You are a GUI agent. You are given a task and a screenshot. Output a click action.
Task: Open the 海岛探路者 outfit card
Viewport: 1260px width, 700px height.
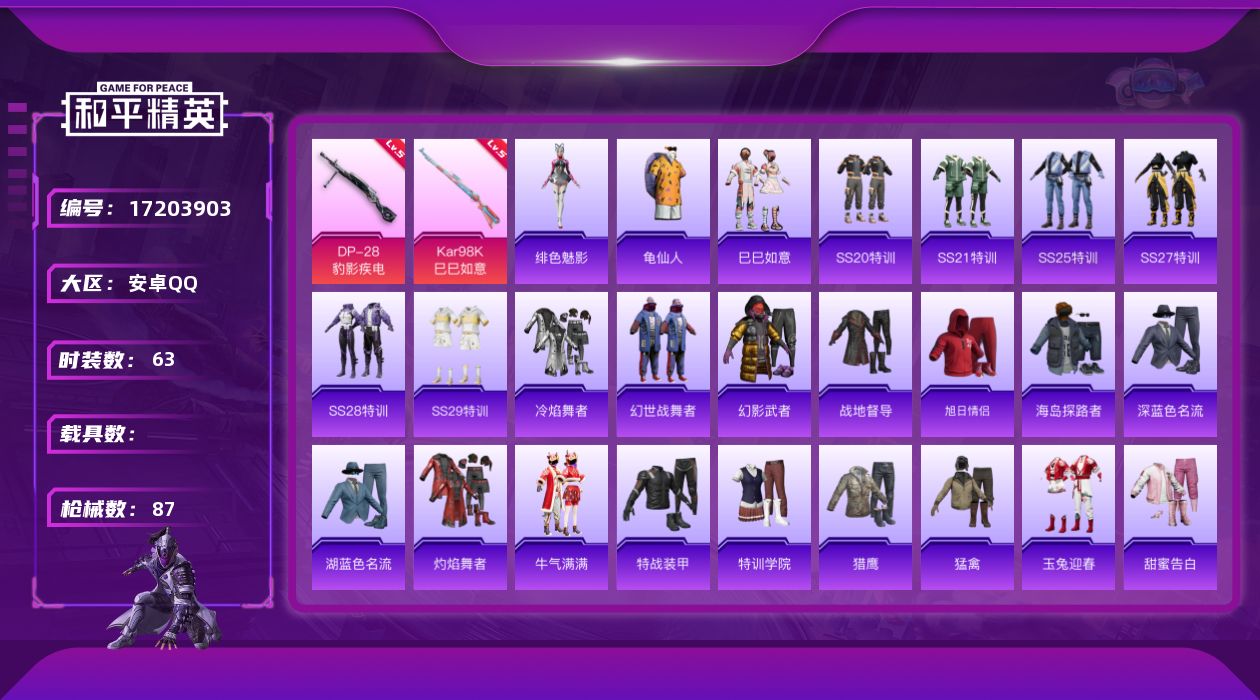(1068, 364)
